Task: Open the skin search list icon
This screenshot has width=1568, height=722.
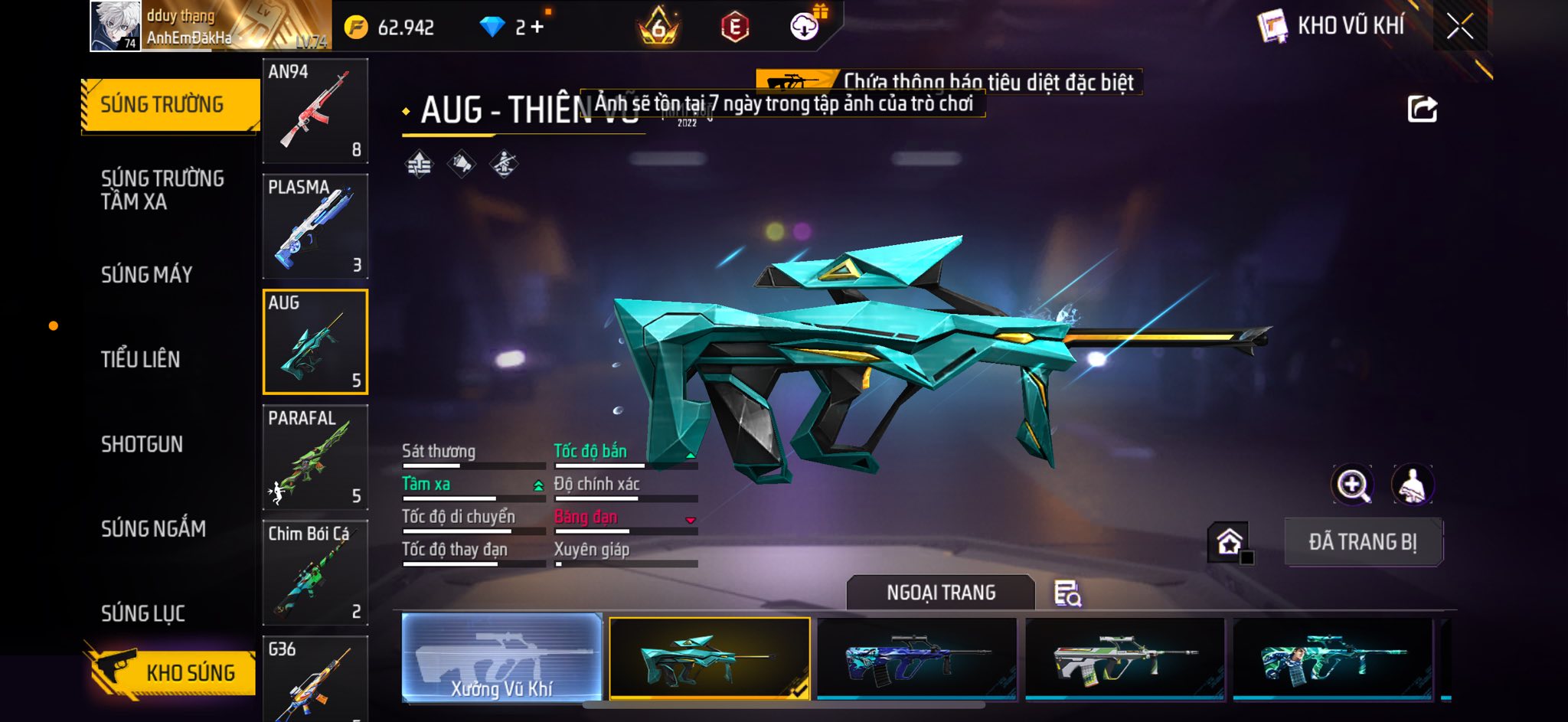Action: coord(1067,593)
